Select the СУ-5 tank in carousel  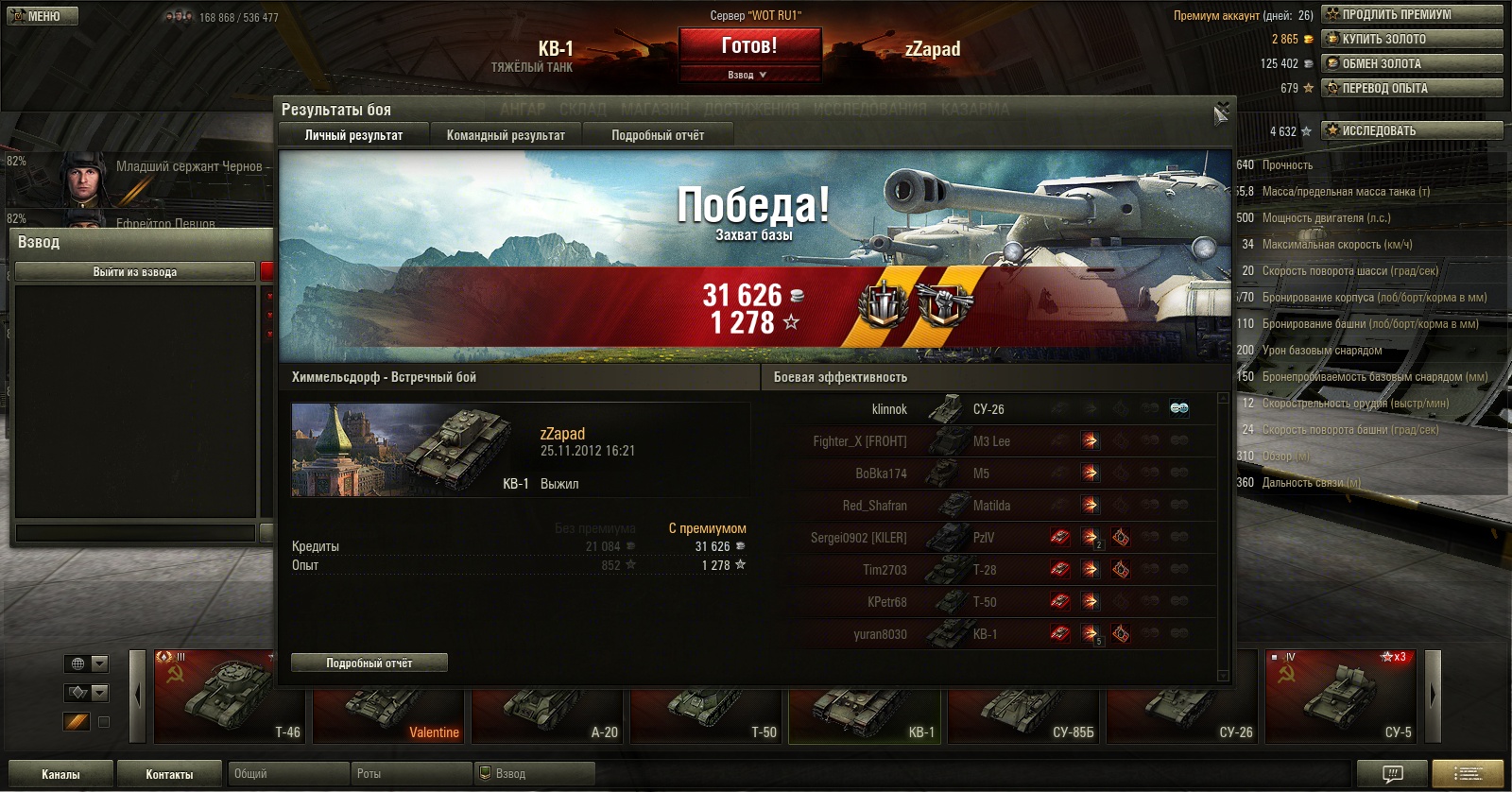[1342, 697]
